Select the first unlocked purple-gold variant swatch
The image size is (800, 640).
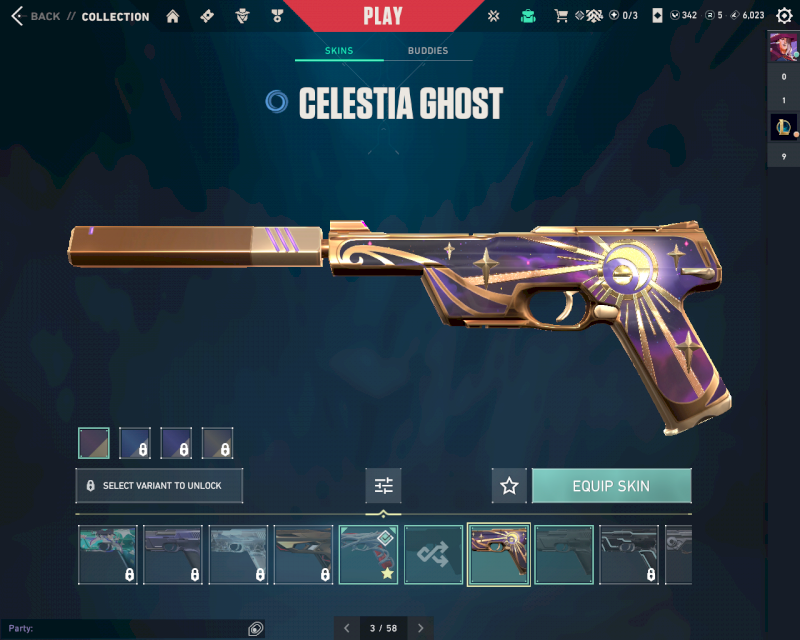coord(94,443)
